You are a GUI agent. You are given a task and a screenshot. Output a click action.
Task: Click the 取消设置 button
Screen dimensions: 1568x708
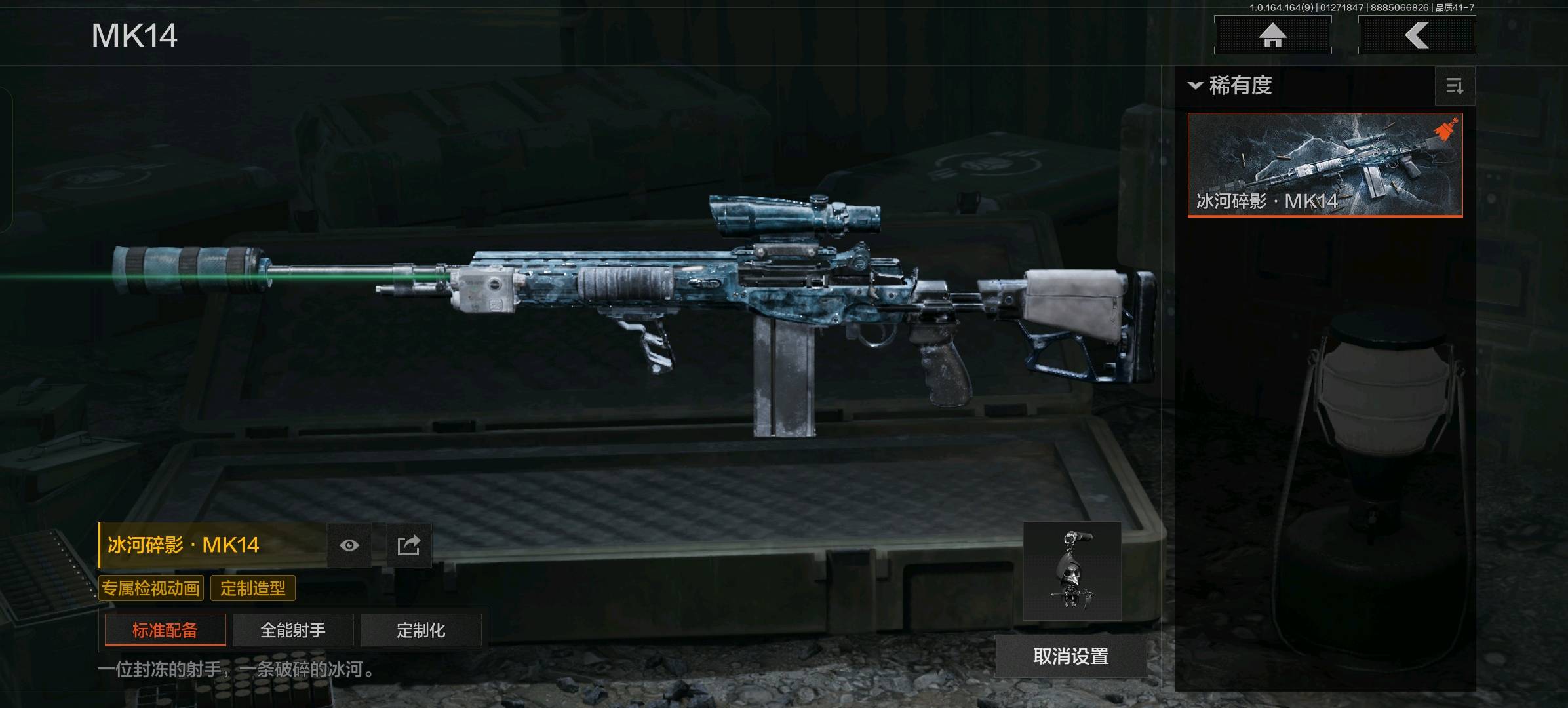point(1070,656)
